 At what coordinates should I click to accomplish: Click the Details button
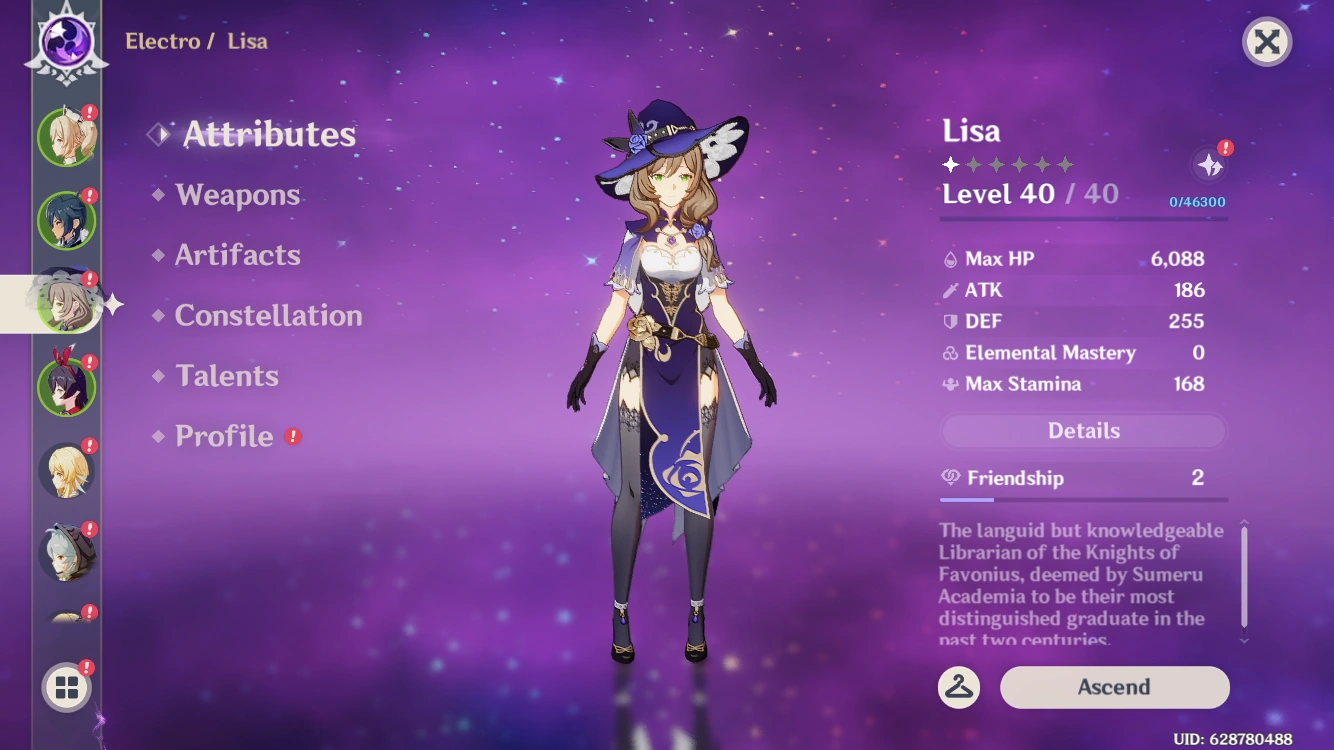pyautogui.click(x=1083, y=430)
